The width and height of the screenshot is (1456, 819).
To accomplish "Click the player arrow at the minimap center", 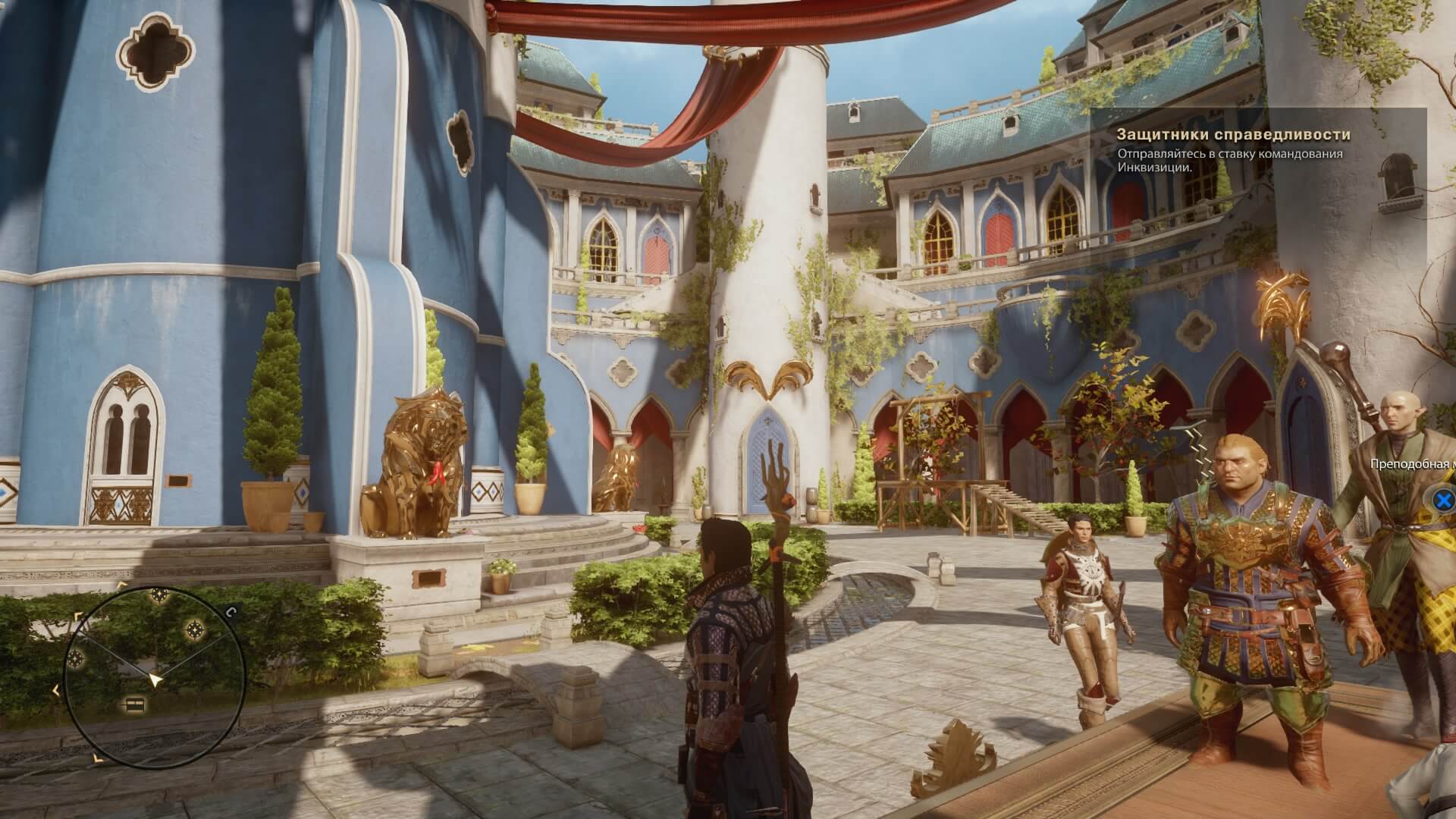I will click(155, 679).
